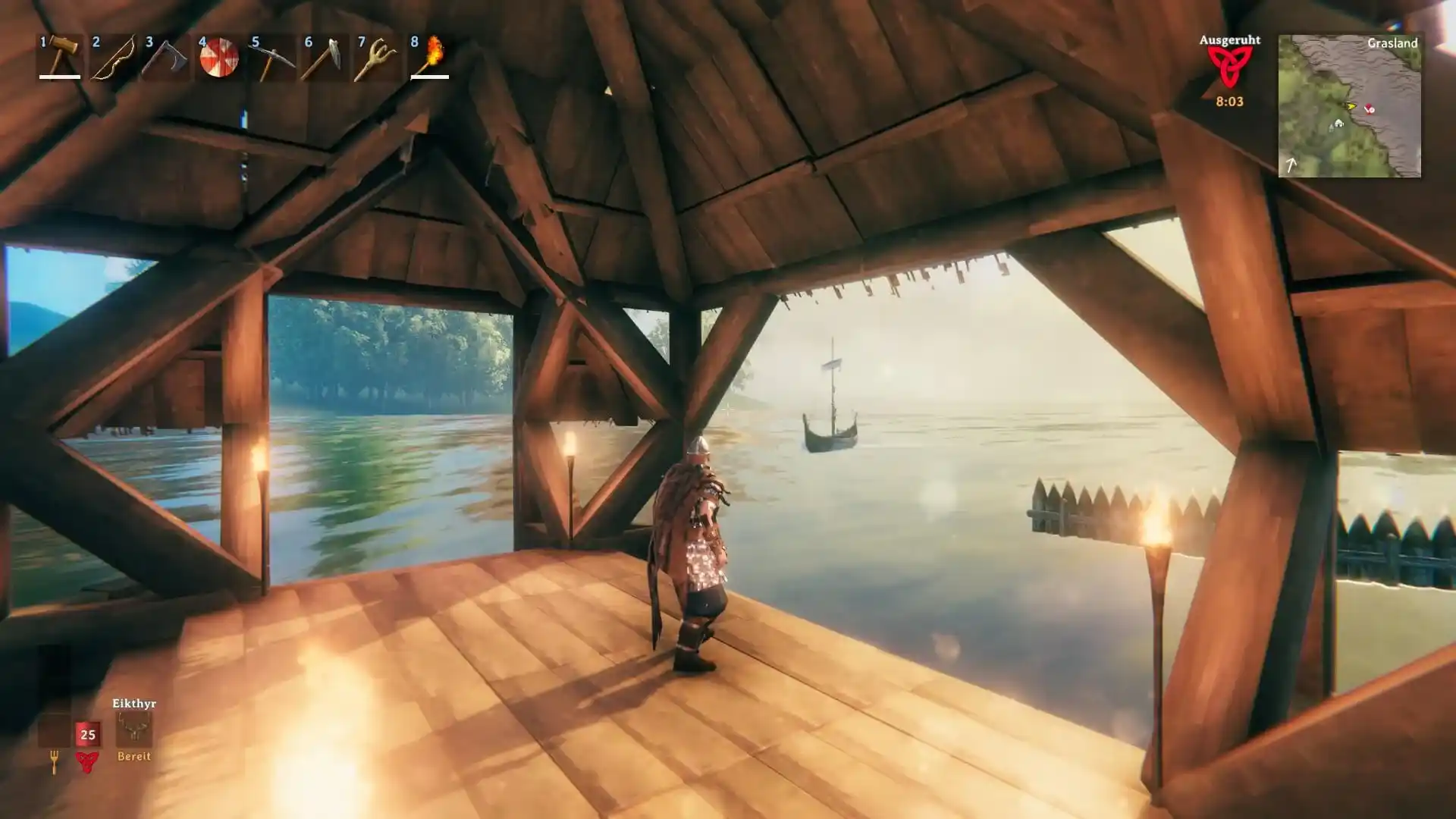This screenshot has width=1456, height=819.
Task: Click the red trefoil stamina icon bottom left
Action: pos(87,762)
